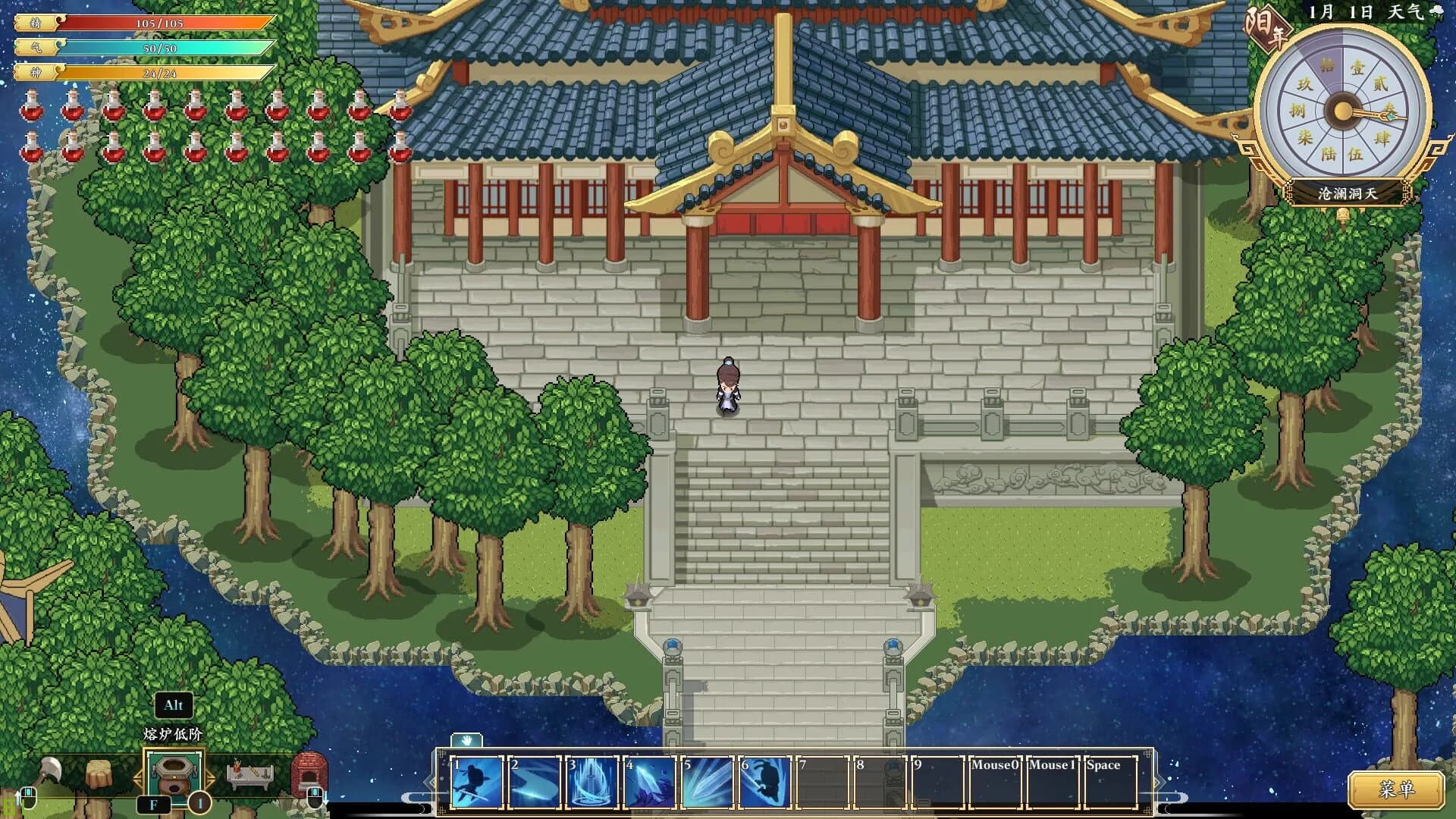Click the mouse scroll-up indicator on the tool wheel
Viewport: 1456px width, 819px height.
point(29,798)
